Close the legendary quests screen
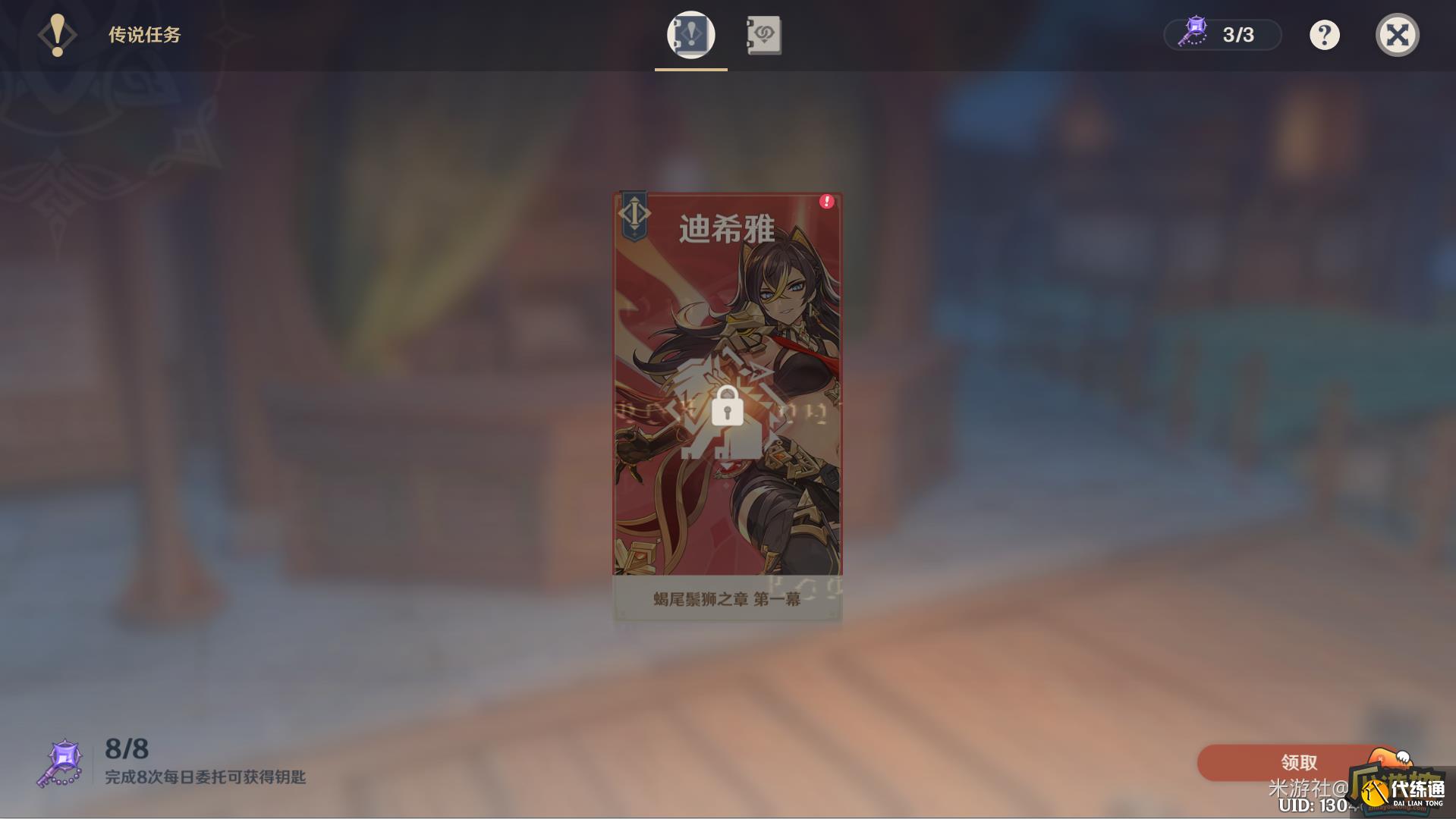This screenshot has width=1456, height=819. coord(1398,34)
